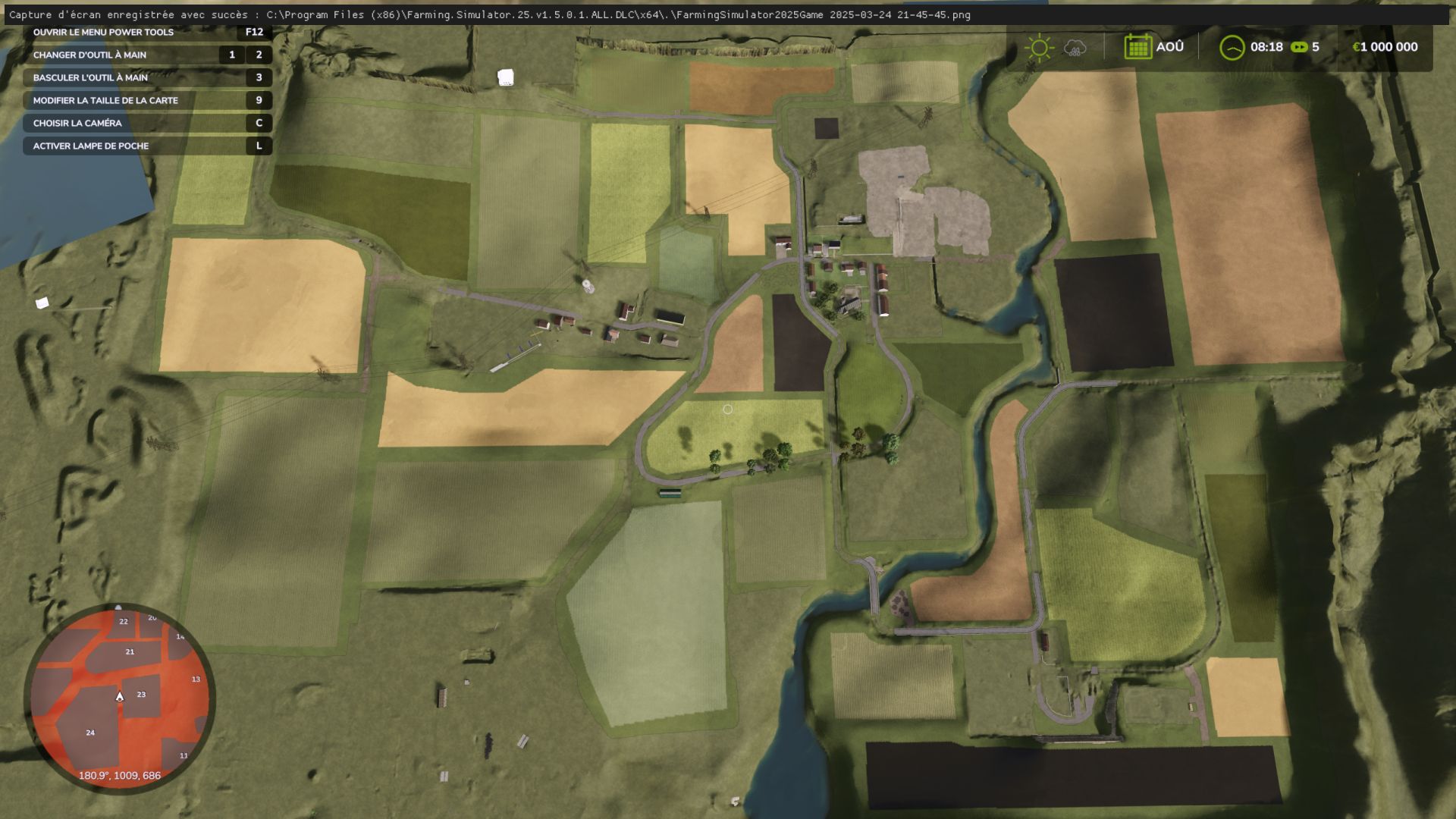Select the sunny weather icon

[x=1039, y=48]
